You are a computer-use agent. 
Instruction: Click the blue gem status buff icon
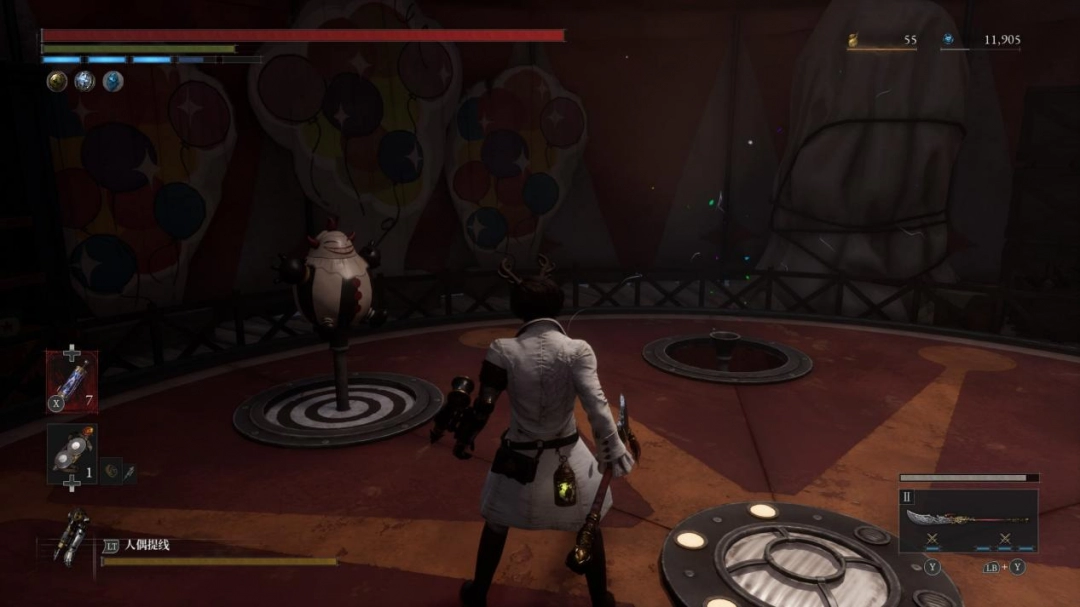pos(113,82)
